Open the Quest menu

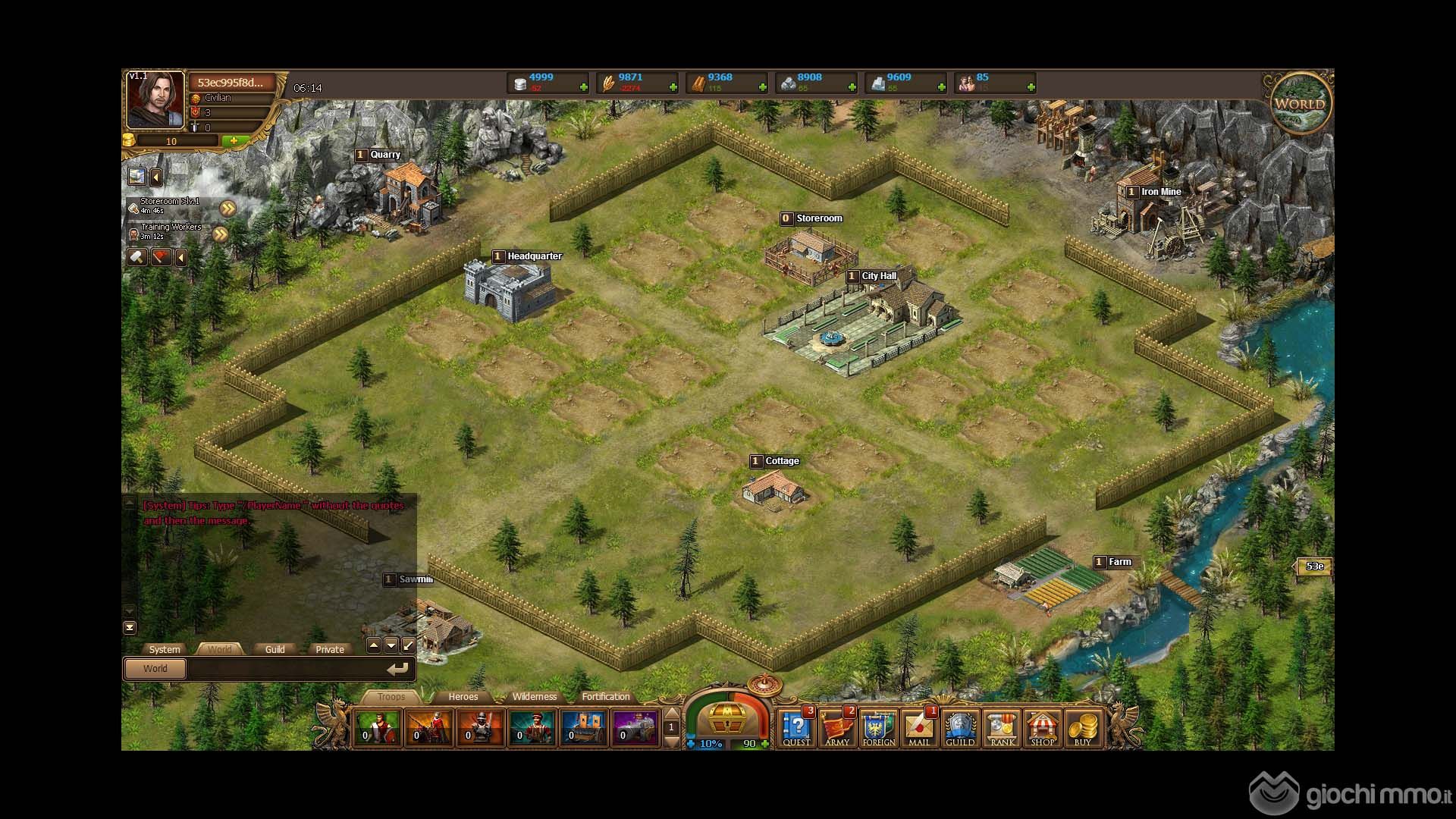[796, 728]
